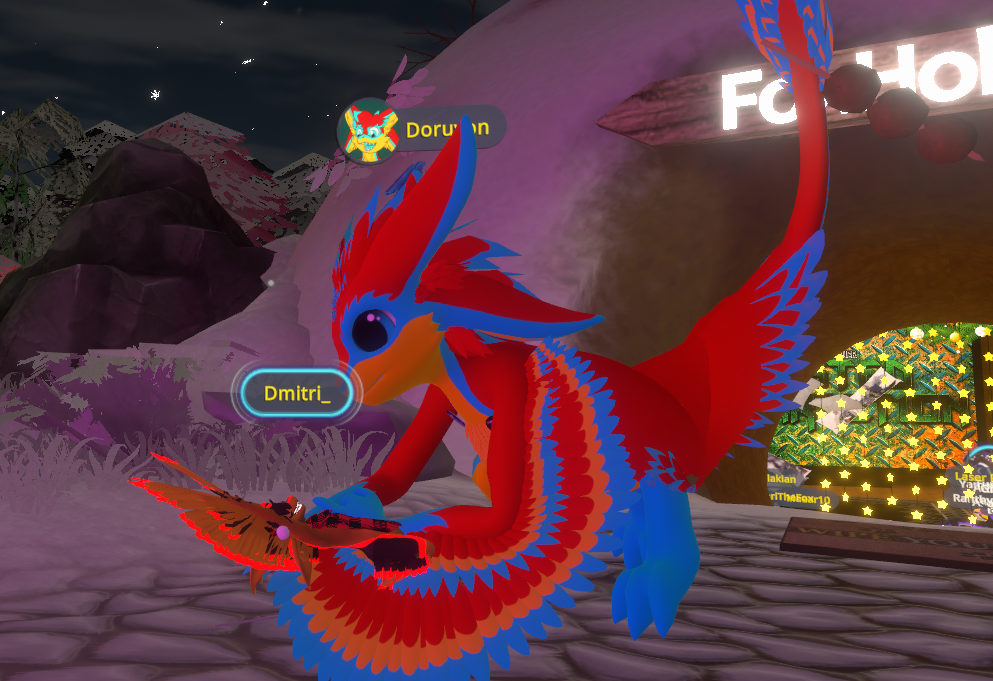Viewport: 993px width, 681px height.
Task: Click the round profile picture on the nameplate
Action: tap(369, 130)
